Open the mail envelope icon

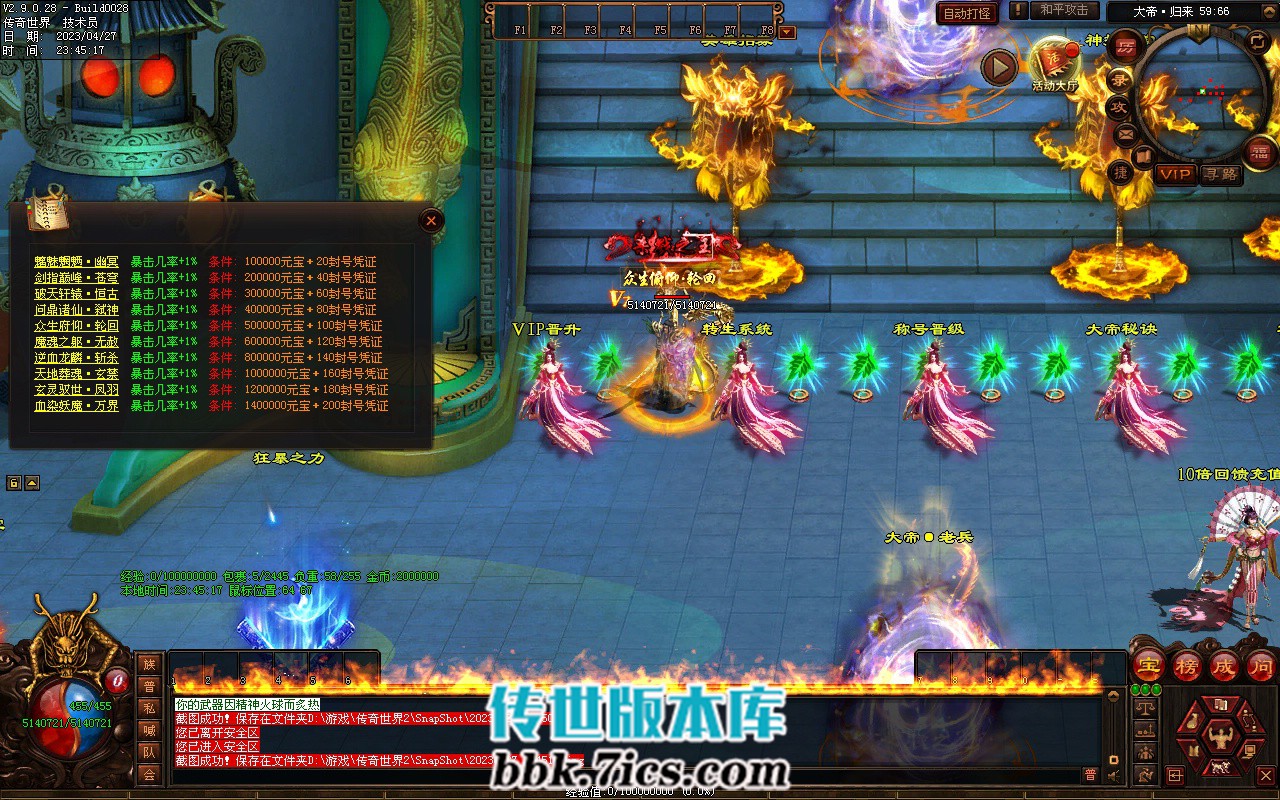tap(1126, 133)
